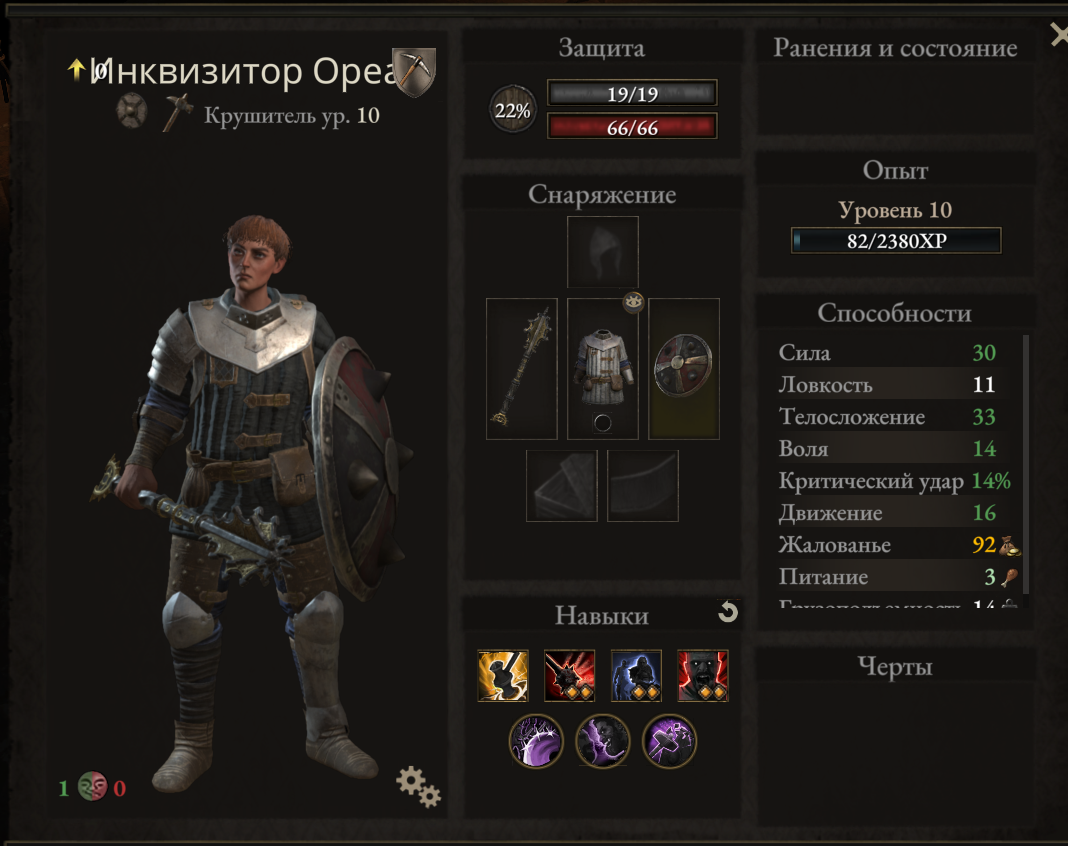Select the purple sparkling swing round skill
Viewport: 1068px width, 846px height.
coord(537,741)
